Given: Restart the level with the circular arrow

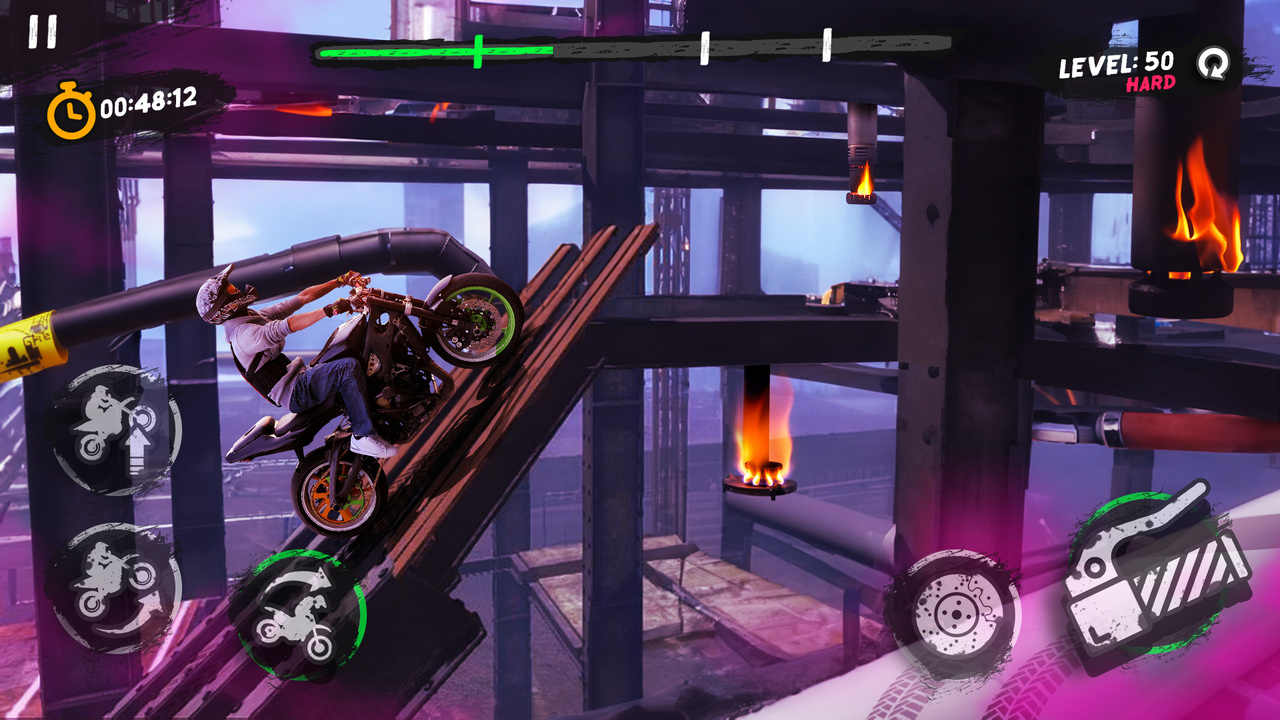Looking at the screenshot, I should (1213, 64).
